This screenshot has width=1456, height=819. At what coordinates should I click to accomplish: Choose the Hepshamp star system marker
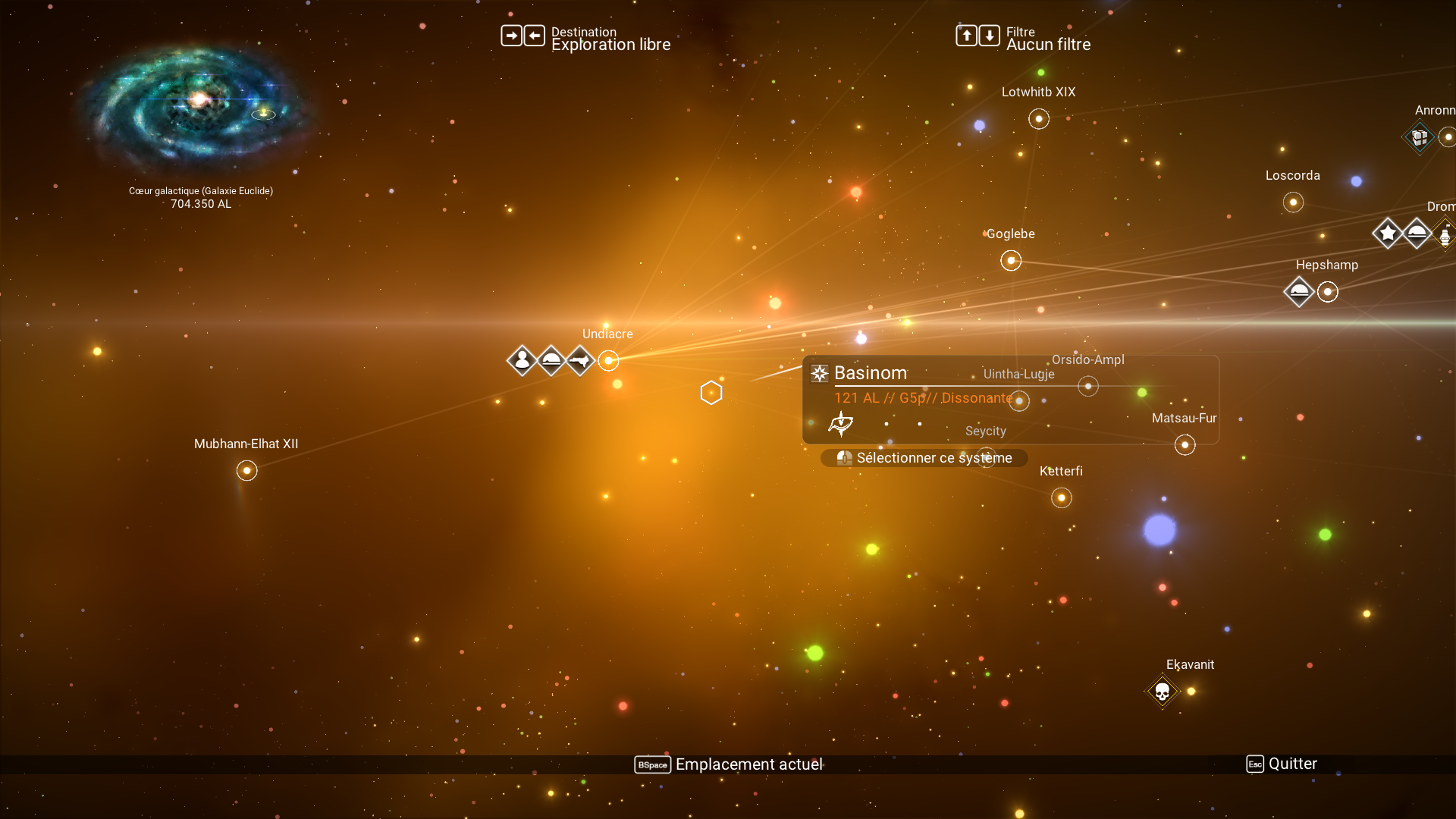pos(1328,292)
